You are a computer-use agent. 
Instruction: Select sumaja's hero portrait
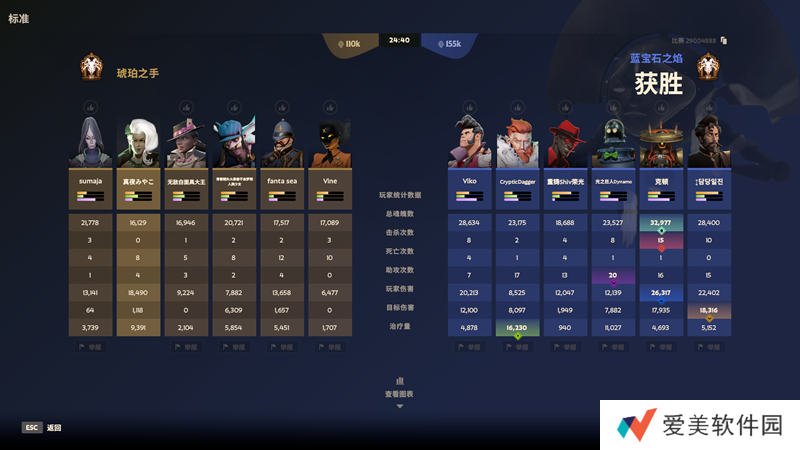89,143
